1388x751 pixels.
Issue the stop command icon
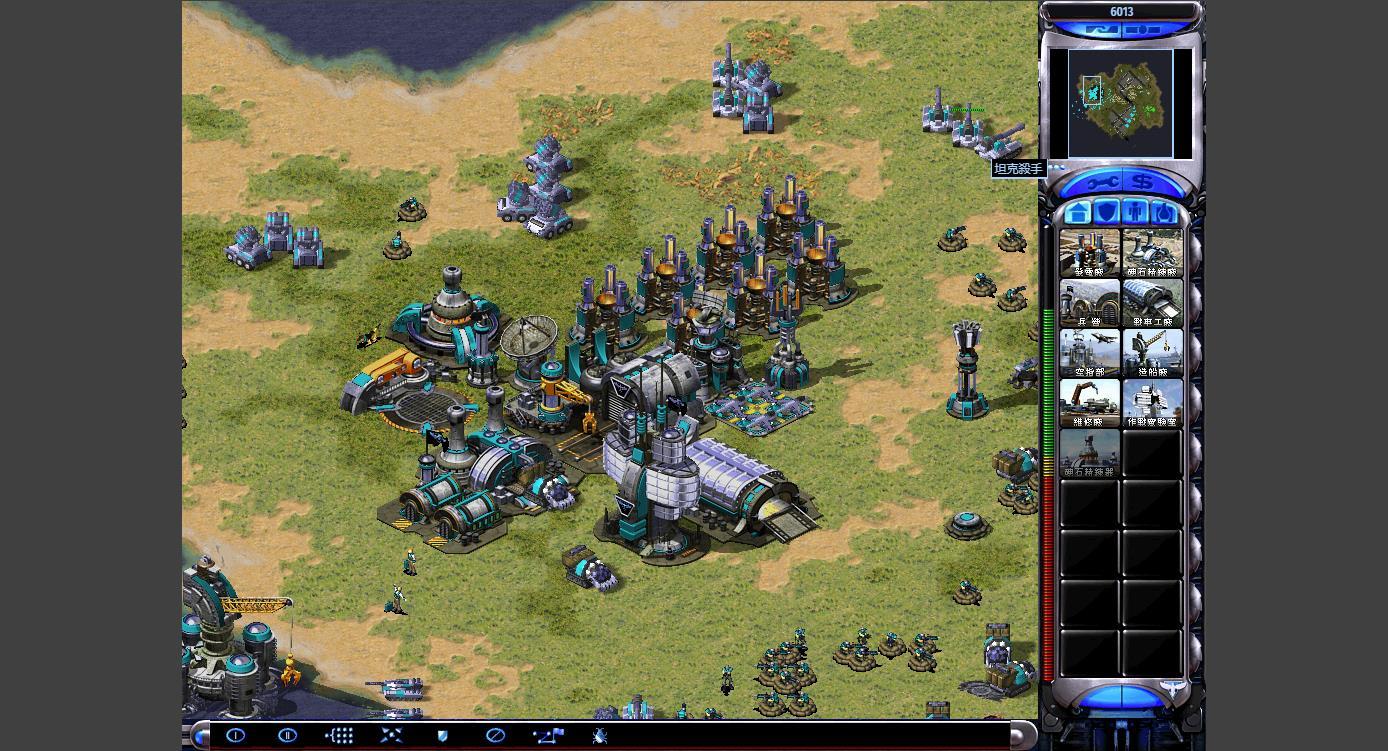495,735
